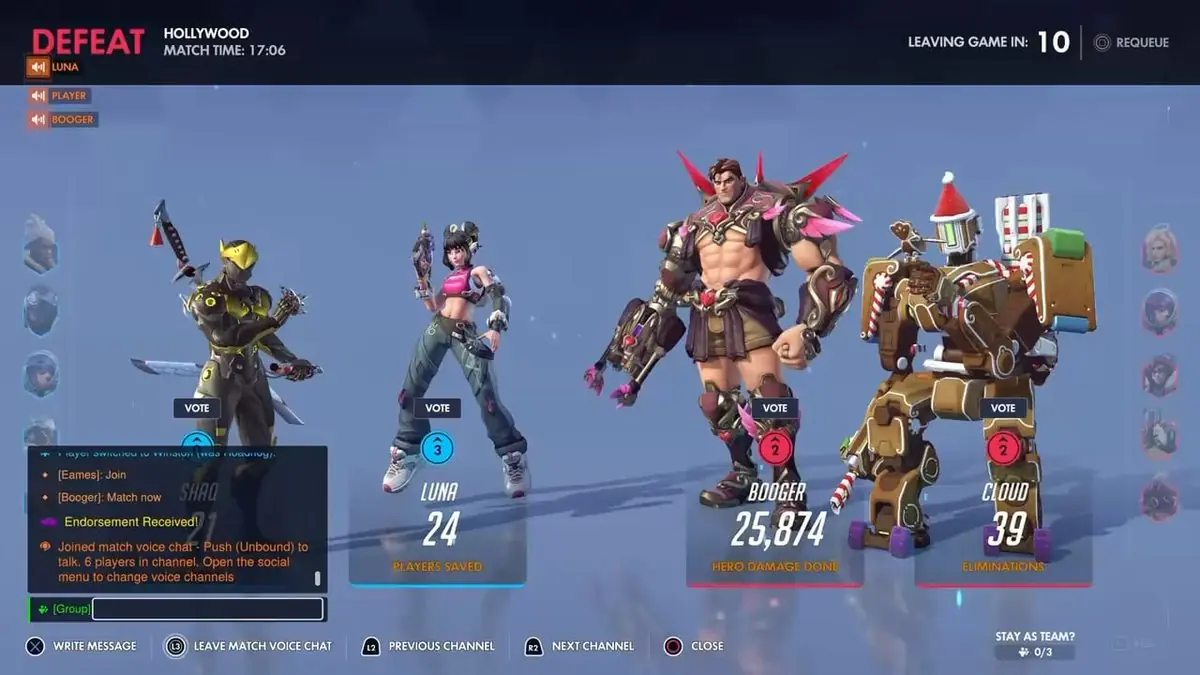Toggle Booger's voice chat speaker icon
1200x675 pixels.
tap(39, 120)
